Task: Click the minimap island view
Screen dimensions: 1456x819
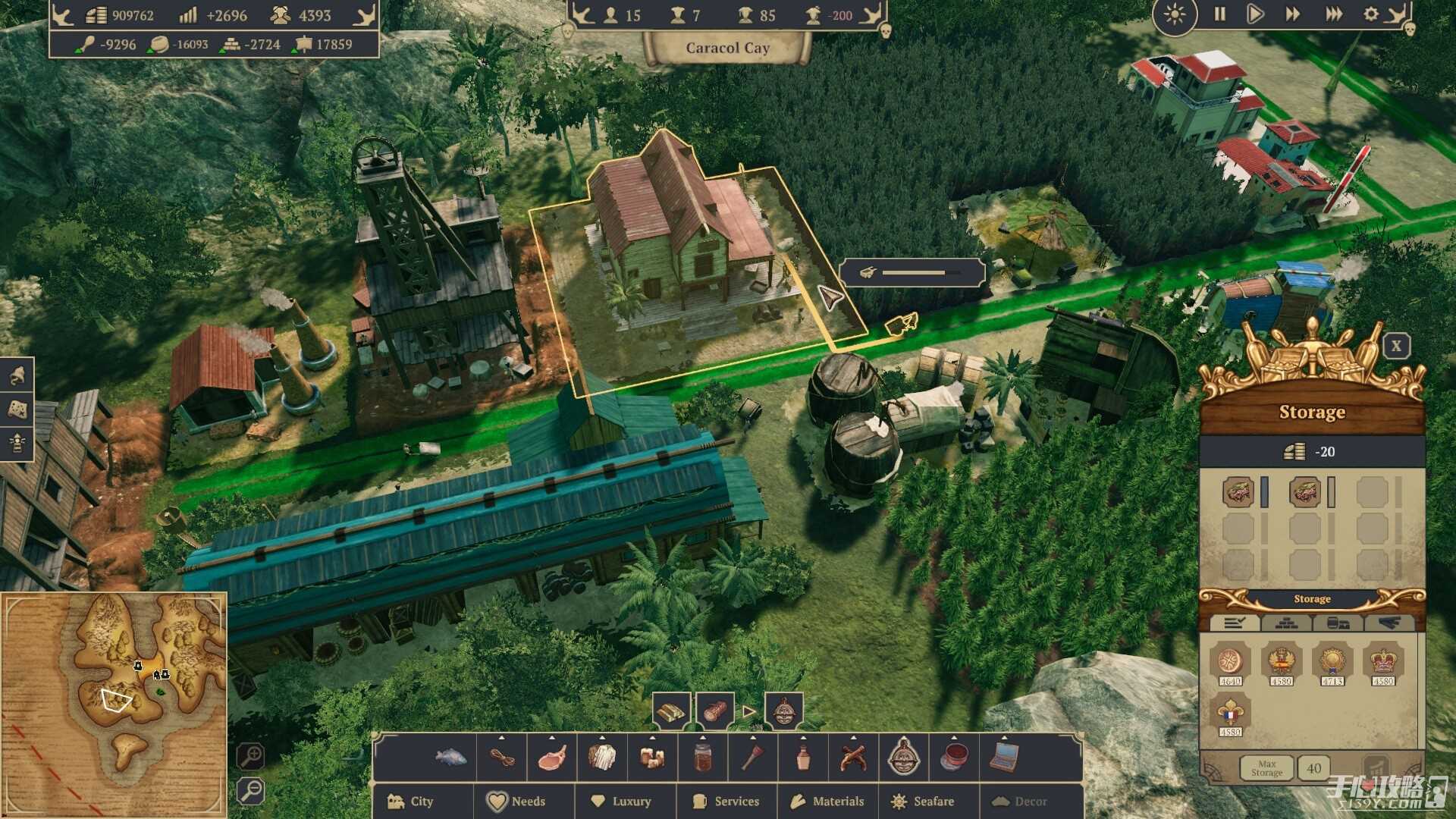Action: click(x=115, y=704)
